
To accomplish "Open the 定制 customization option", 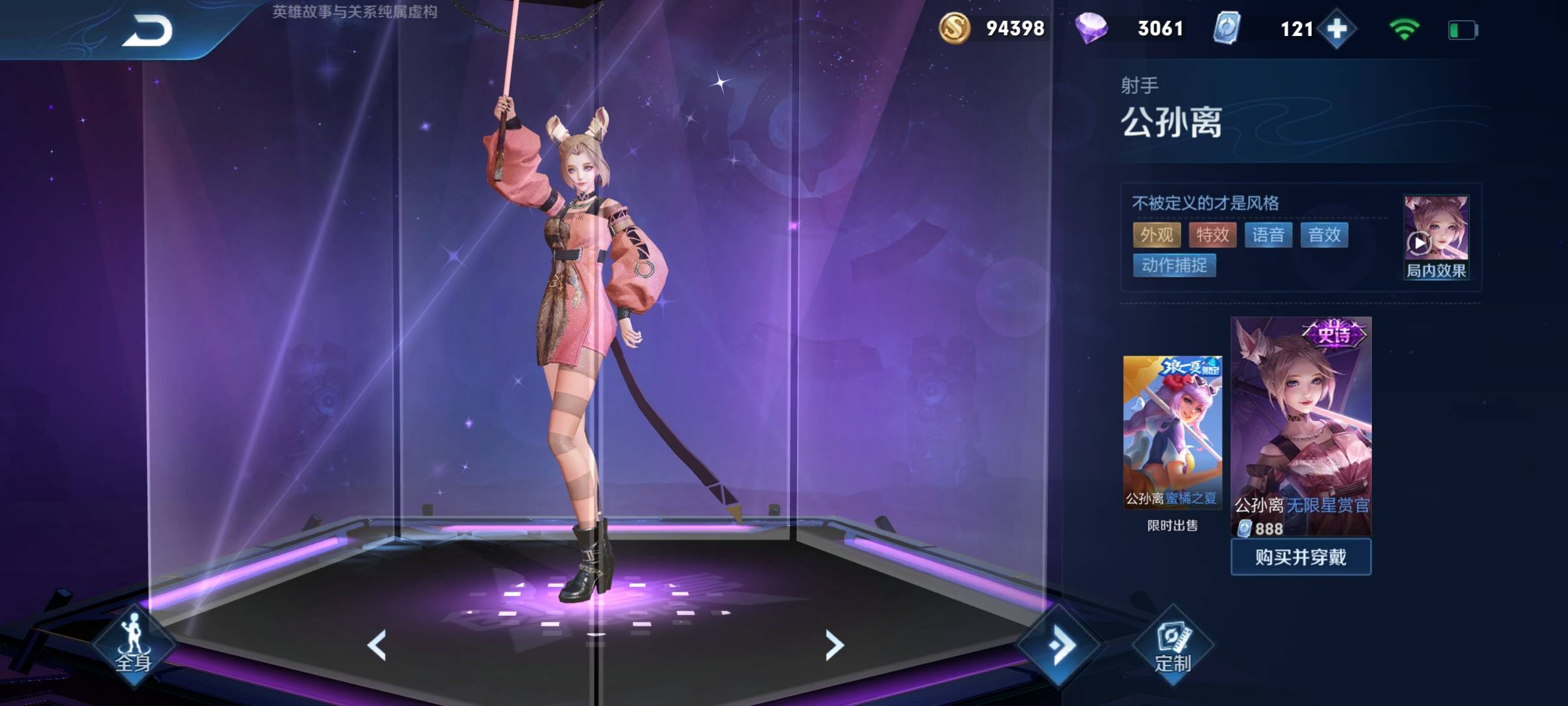I will 1173,647.
